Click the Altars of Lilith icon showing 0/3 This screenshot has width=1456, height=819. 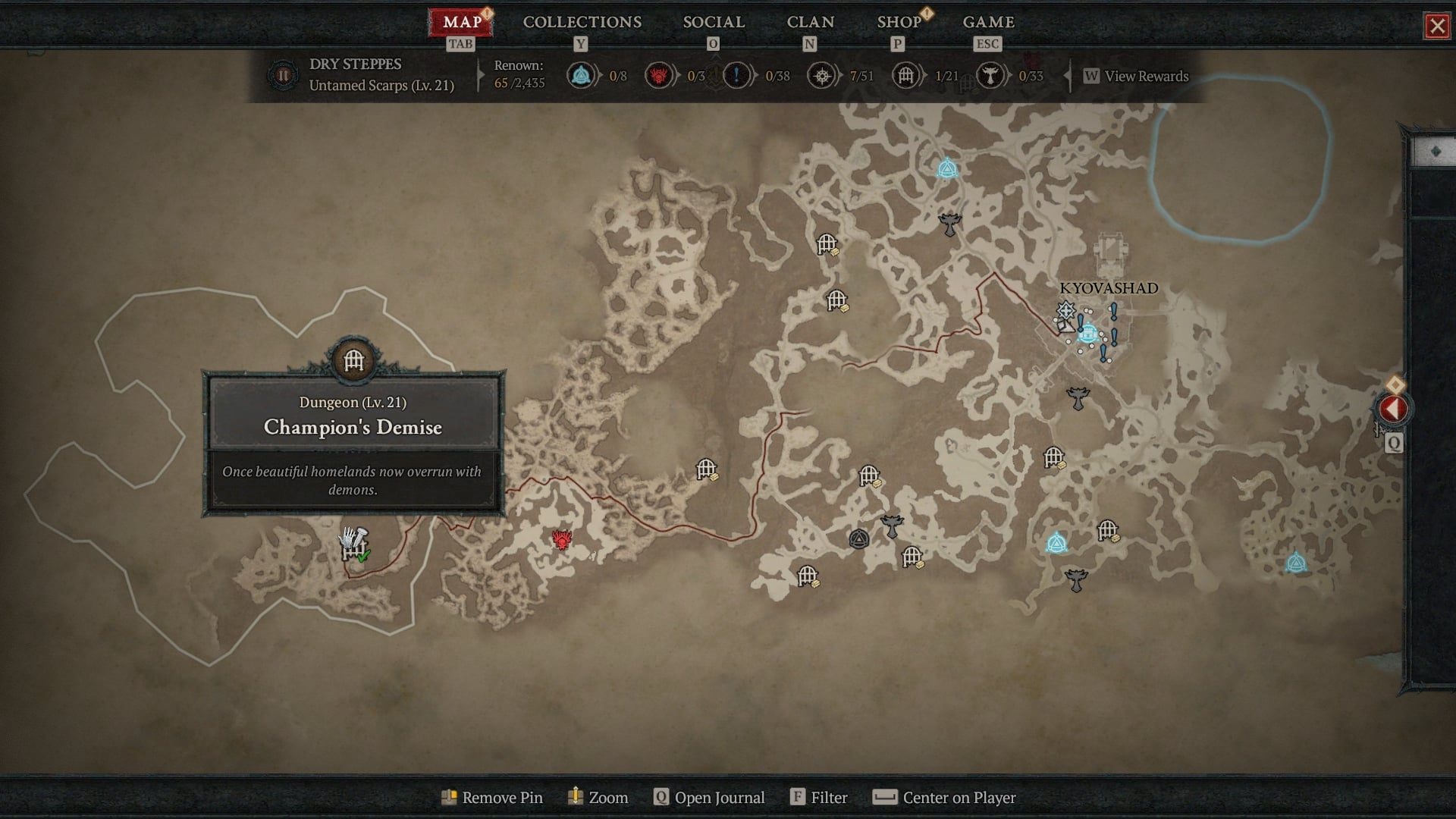point(659,75)
